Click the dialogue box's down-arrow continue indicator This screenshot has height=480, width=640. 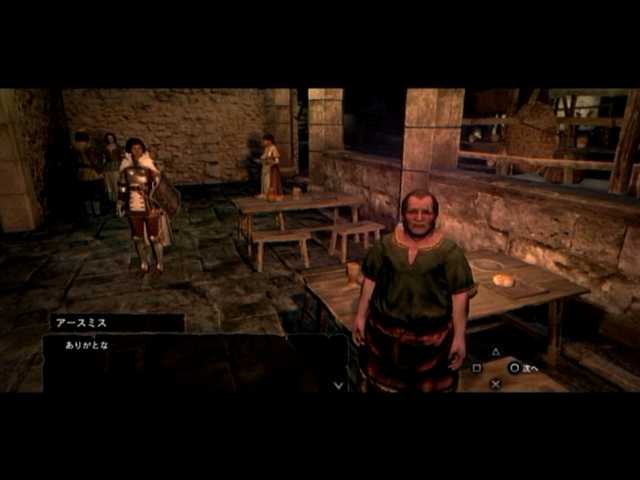click(x=338, y=384)
